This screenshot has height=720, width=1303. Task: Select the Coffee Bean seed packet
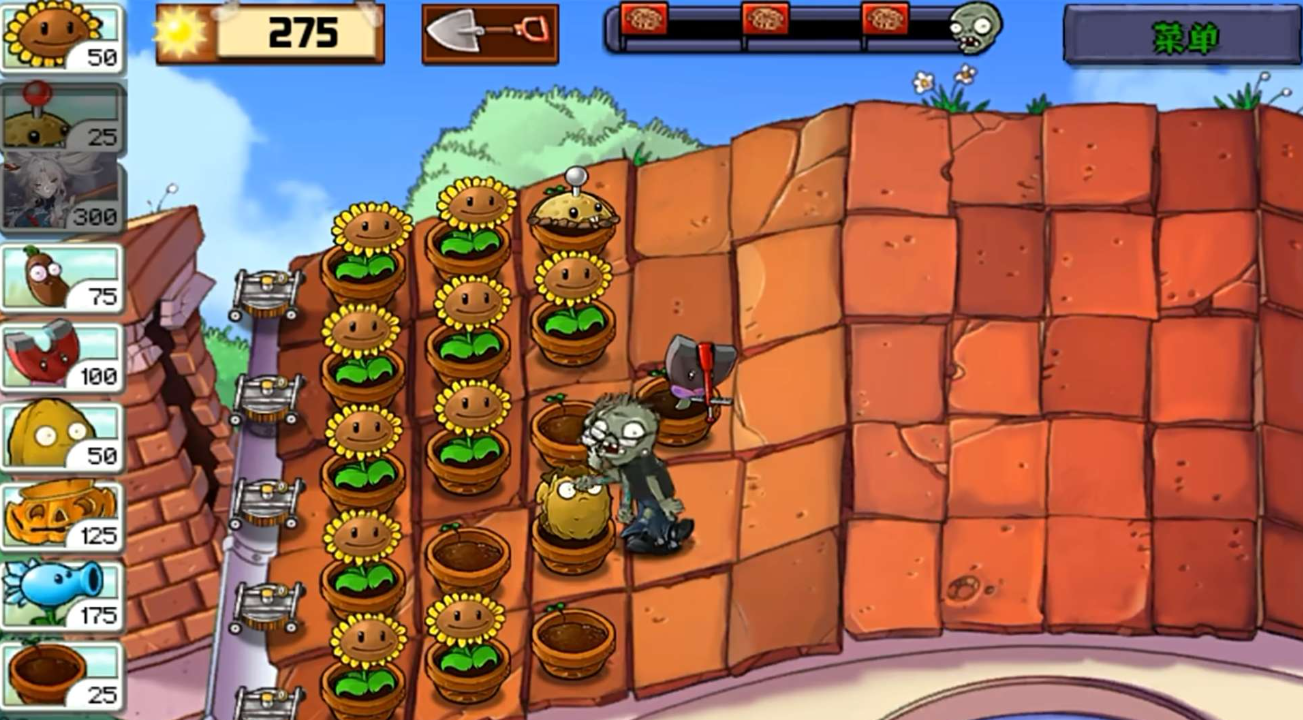pyautogui.click(x=62, y=277)
